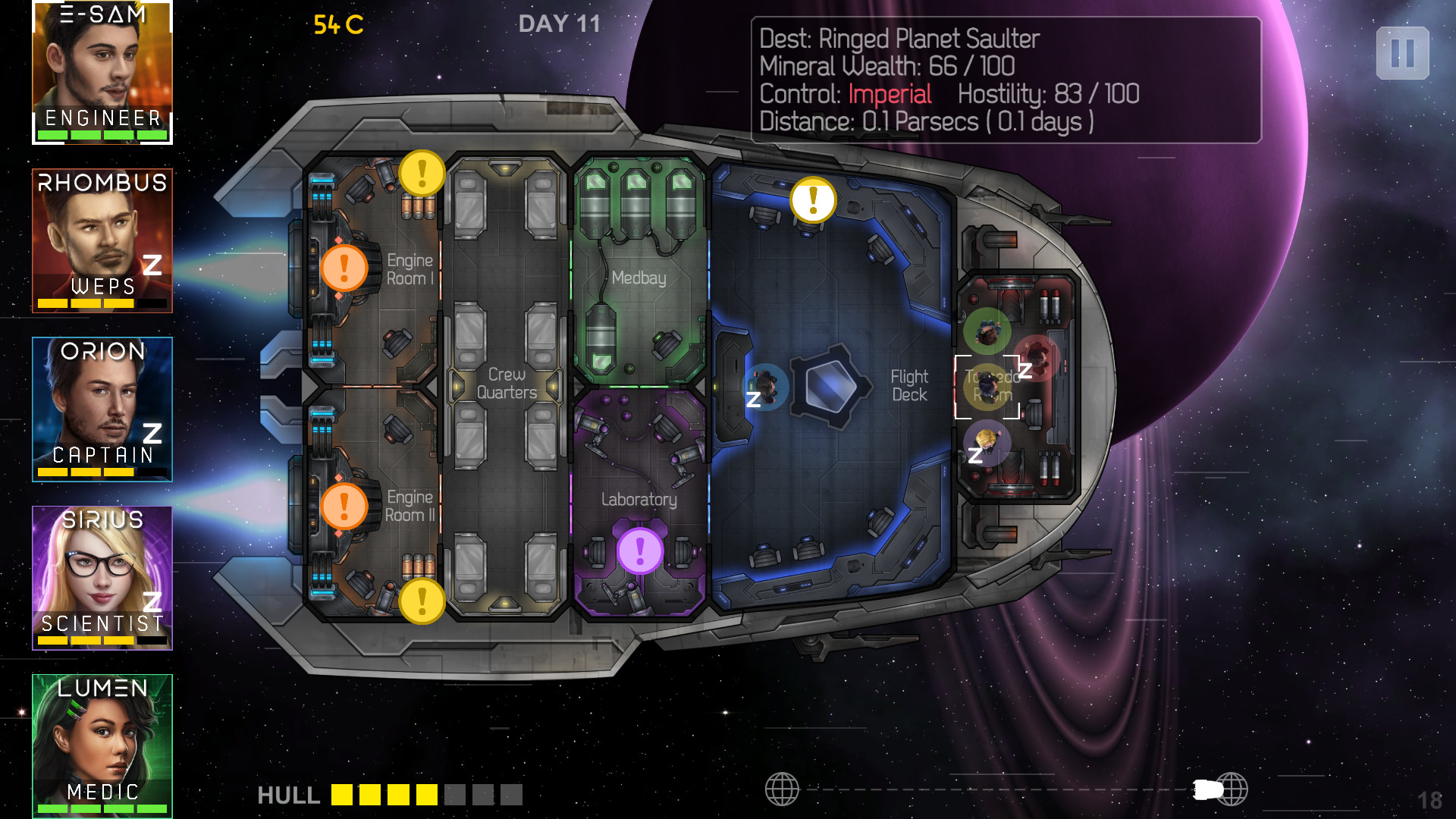Select the Medbay room
The height and width of the screenshot is (819, 1456).
coord(639,278)
